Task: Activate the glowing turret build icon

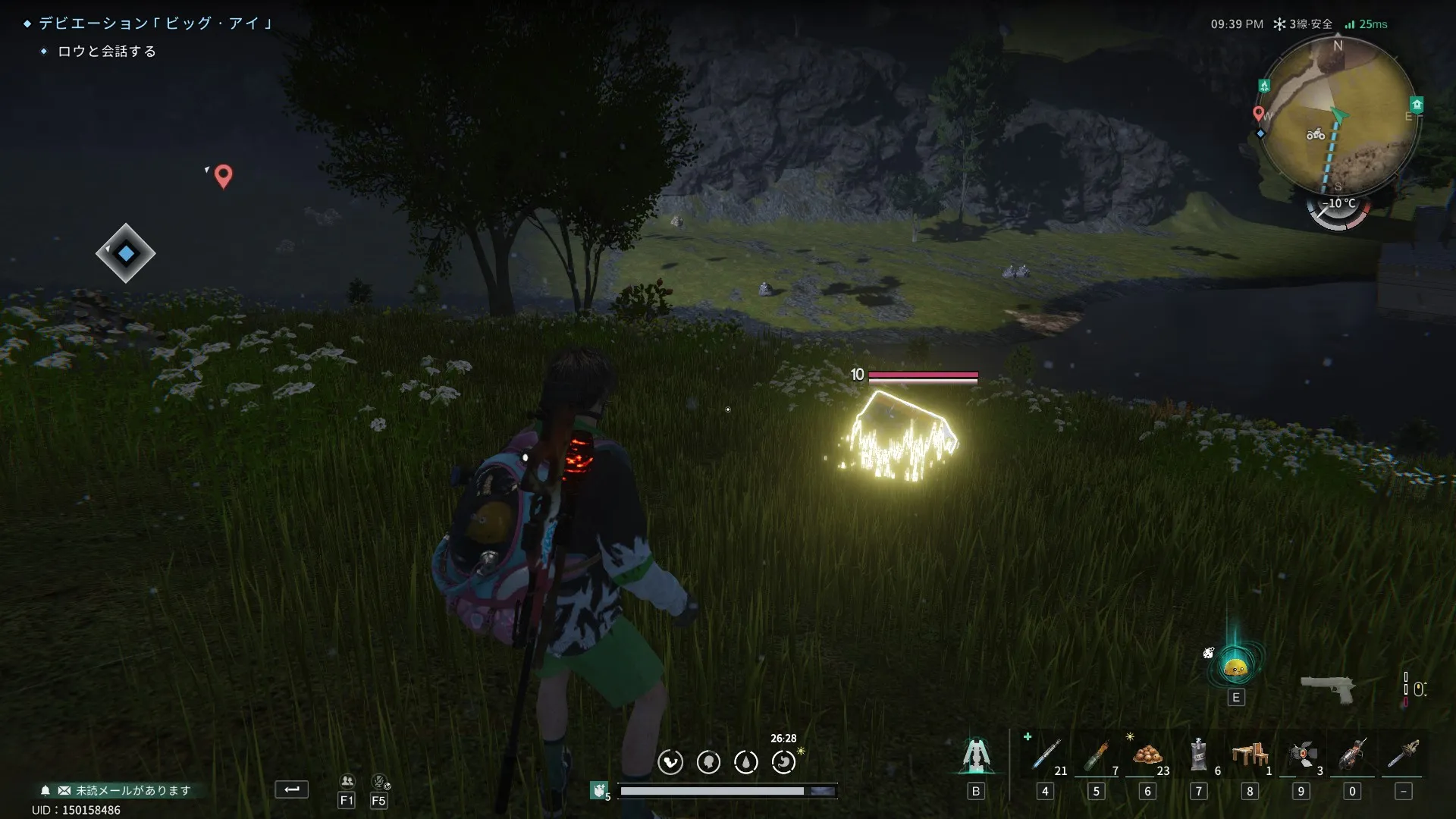Action: pos(976,756)
